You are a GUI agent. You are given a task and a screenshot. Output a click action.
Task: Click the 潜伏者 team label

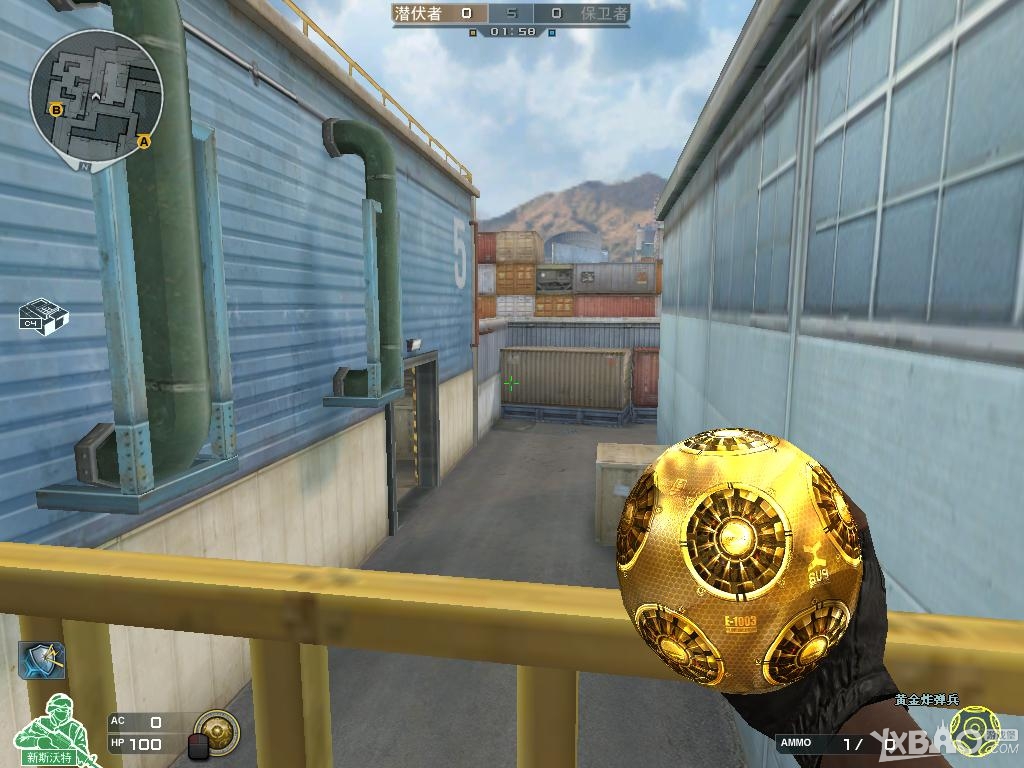pyautogui.click(x=419, y=13)
